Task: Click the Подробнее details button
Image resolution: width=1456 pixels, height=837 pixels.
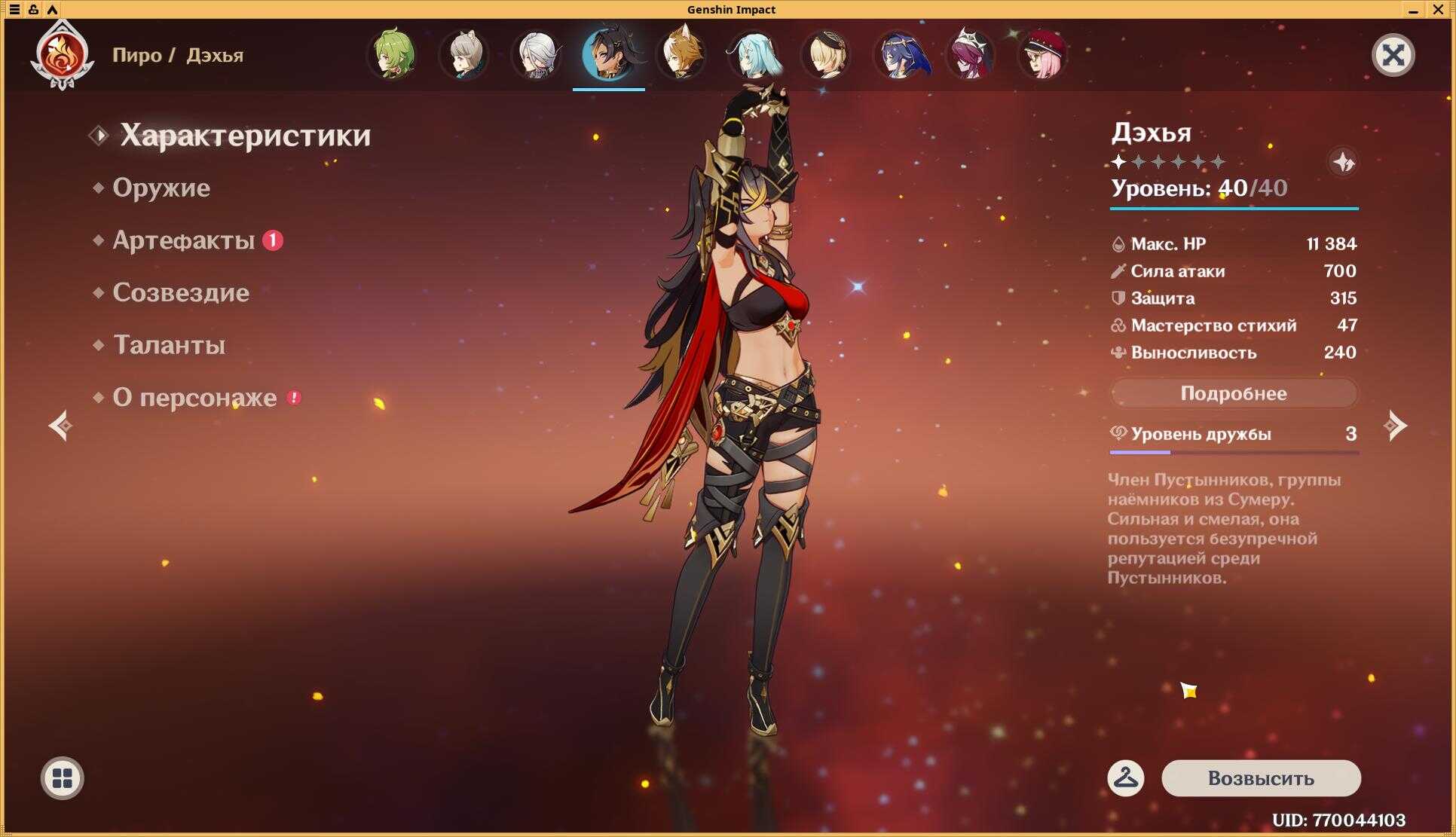Action: coord(1233,393)
